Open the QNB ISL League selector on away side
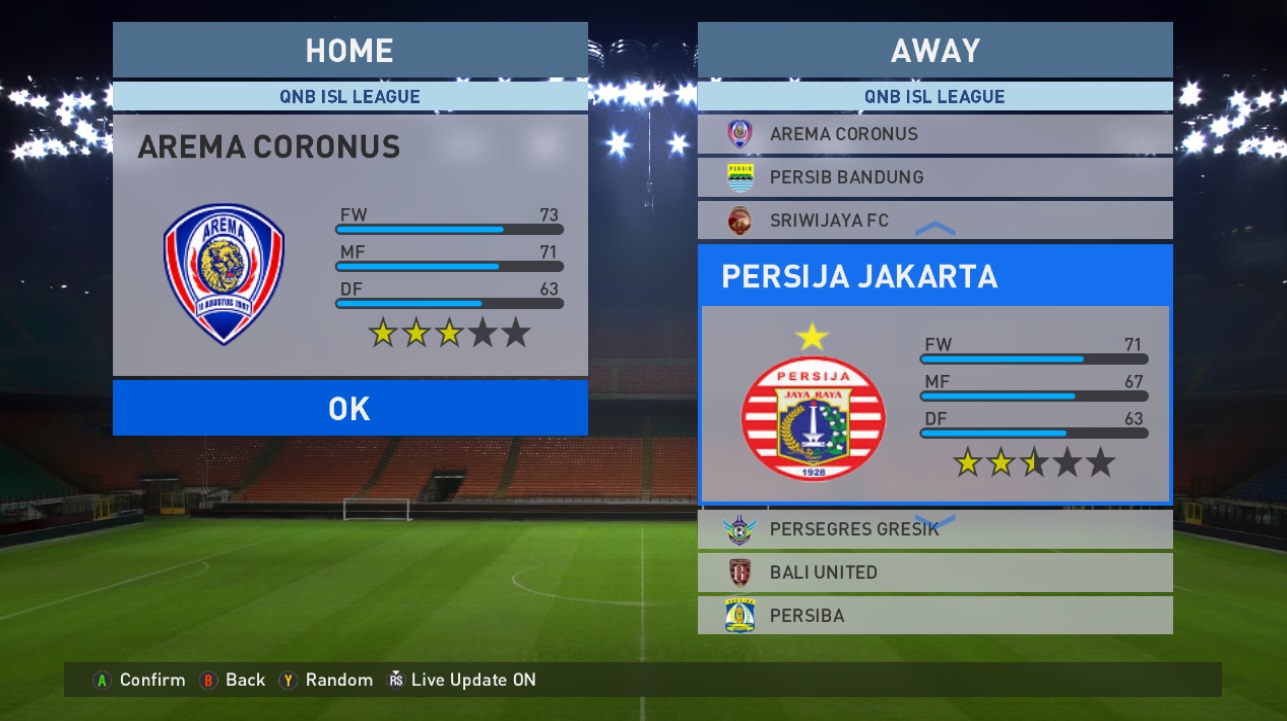Screen dimensions: 1287x721 click(935, 96)
